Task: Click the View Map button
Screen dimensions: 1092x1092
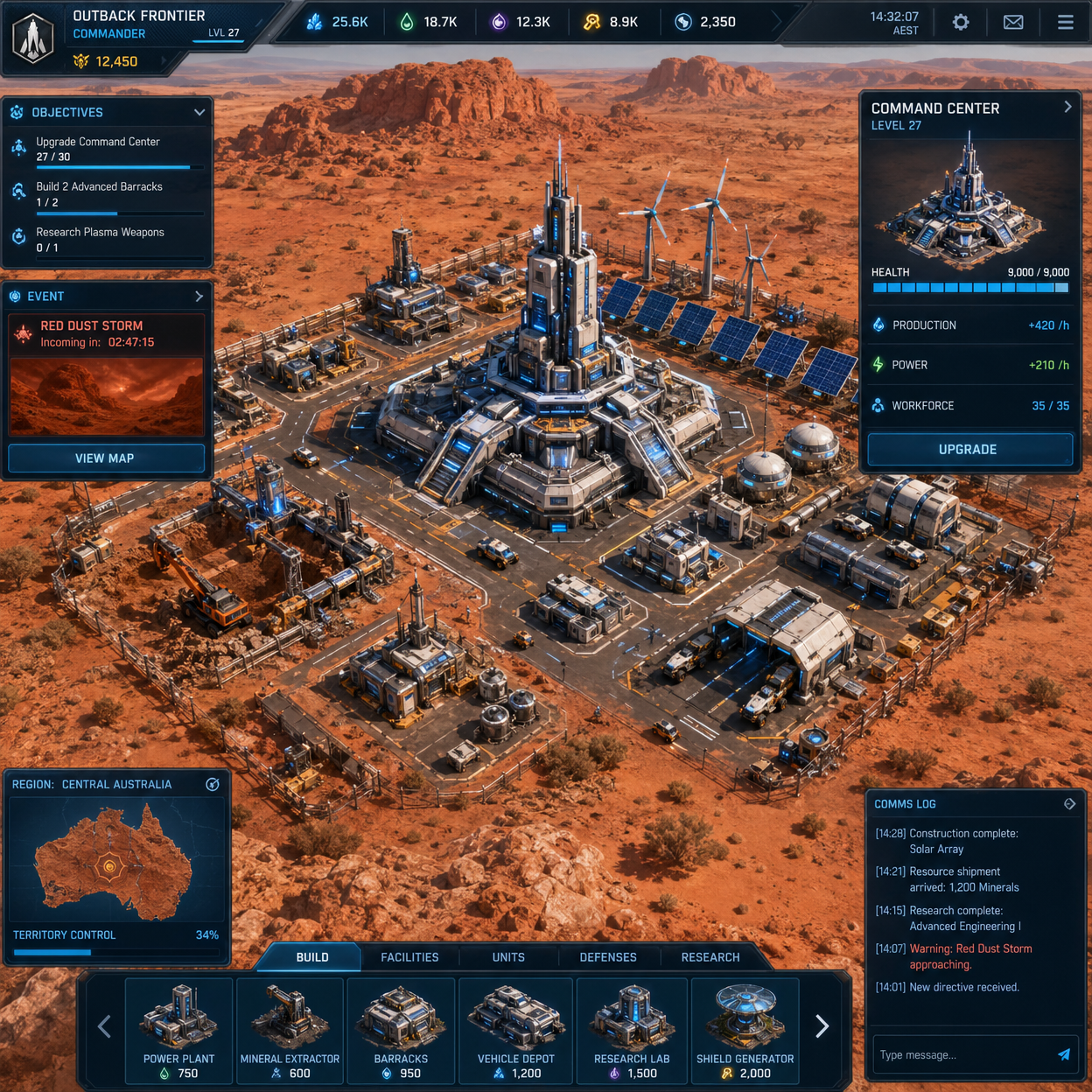Action: [106, 458]
